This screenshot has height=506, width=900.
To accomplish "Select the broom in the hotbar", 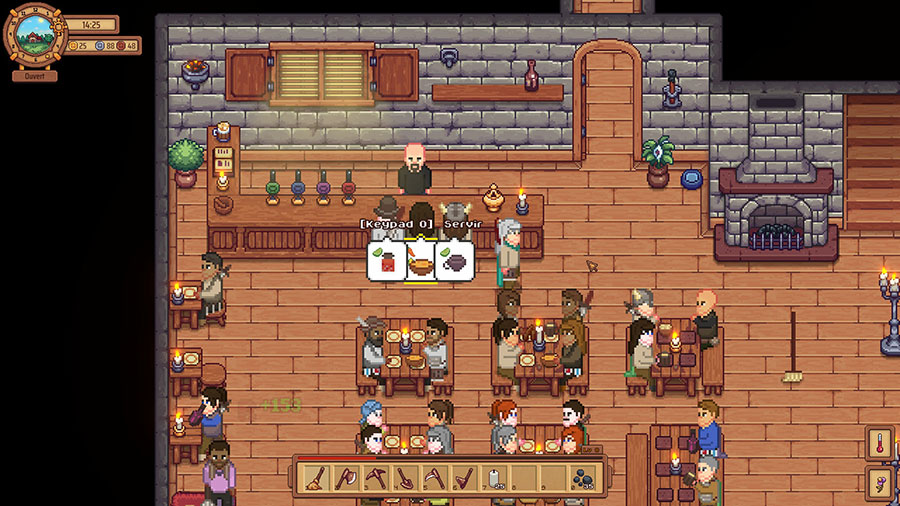I will click(x=316, y=478).
